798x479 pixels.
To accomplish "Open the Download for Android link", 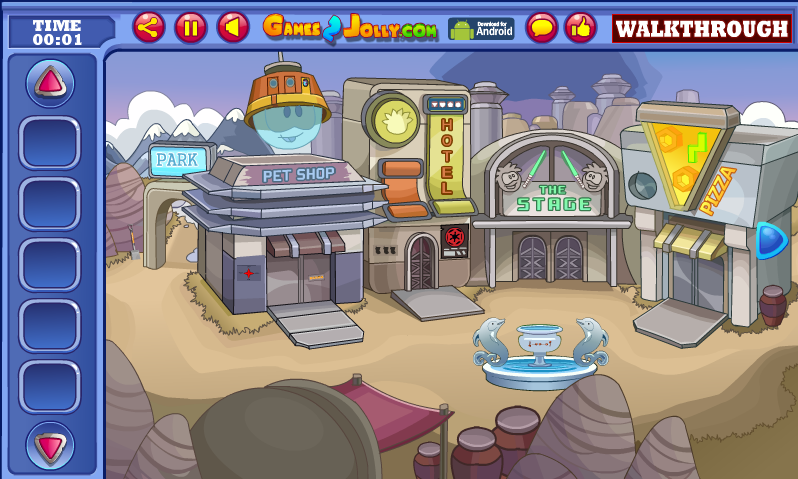I will [480, 28].
